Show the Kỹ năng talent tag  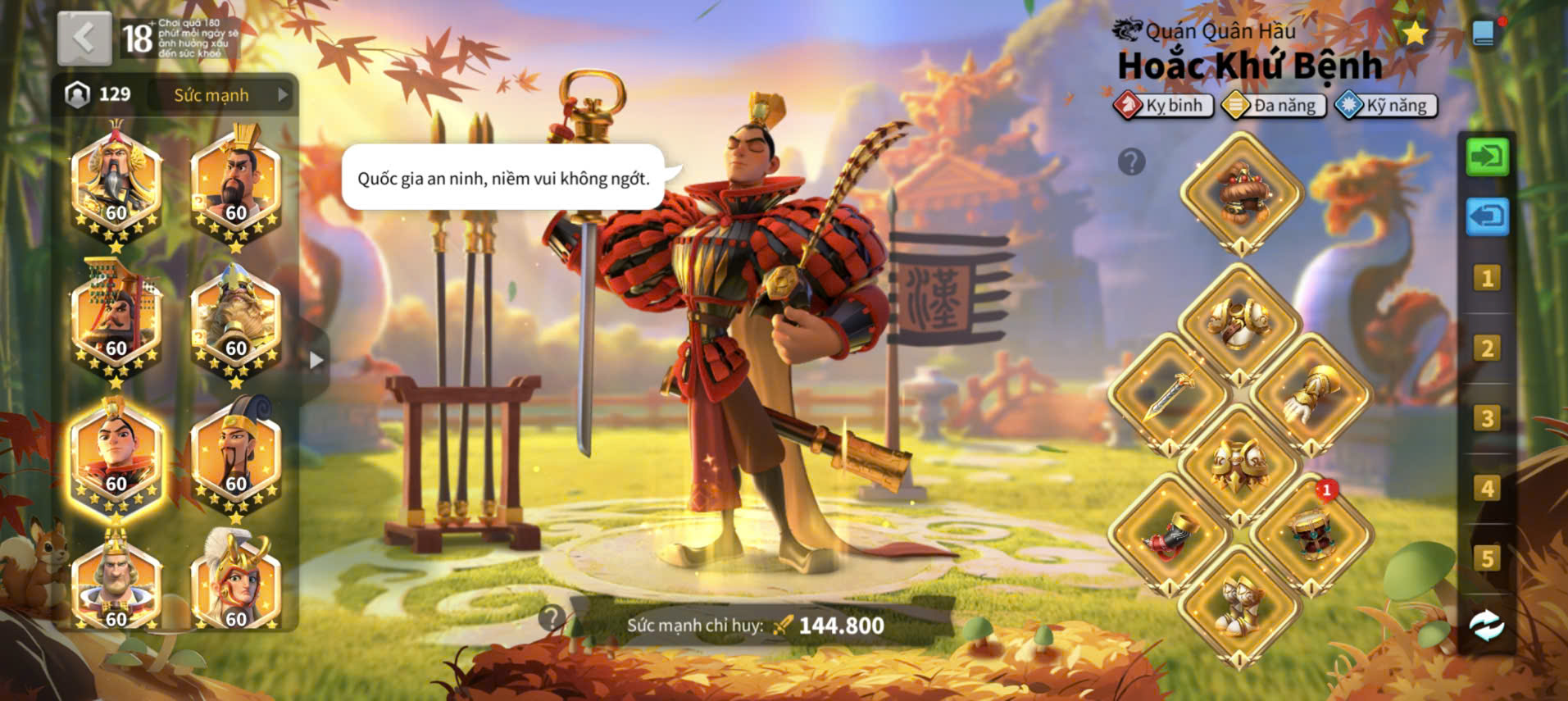click(x=1386, y=106)
